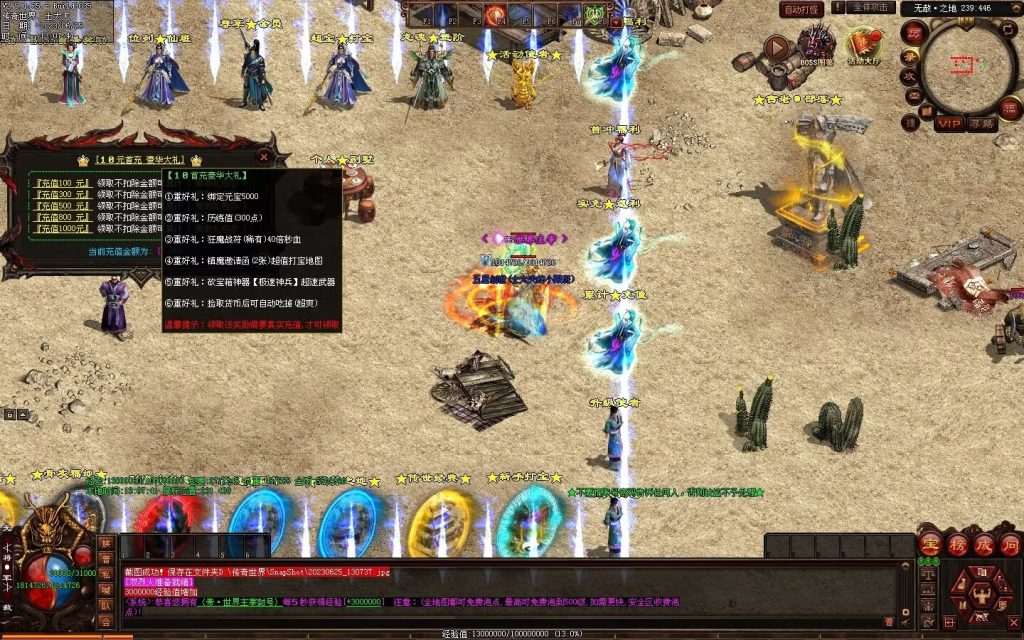Open the 活动大厅 activity hall icon
The width and height of the screenshot is (1024, 640).
point(863,45)
